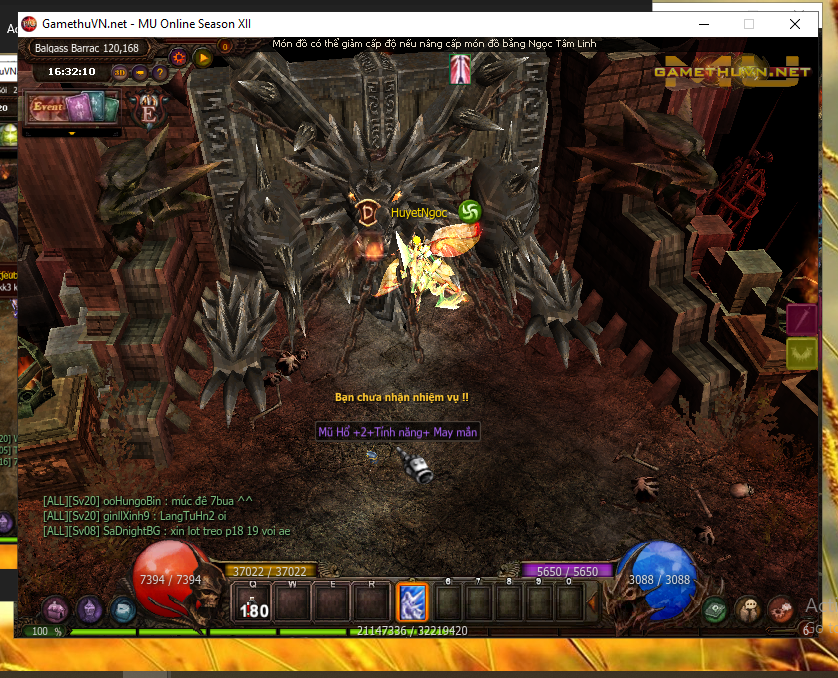
Task: Open the Event cards panel
Action: [x=72, y=107]
